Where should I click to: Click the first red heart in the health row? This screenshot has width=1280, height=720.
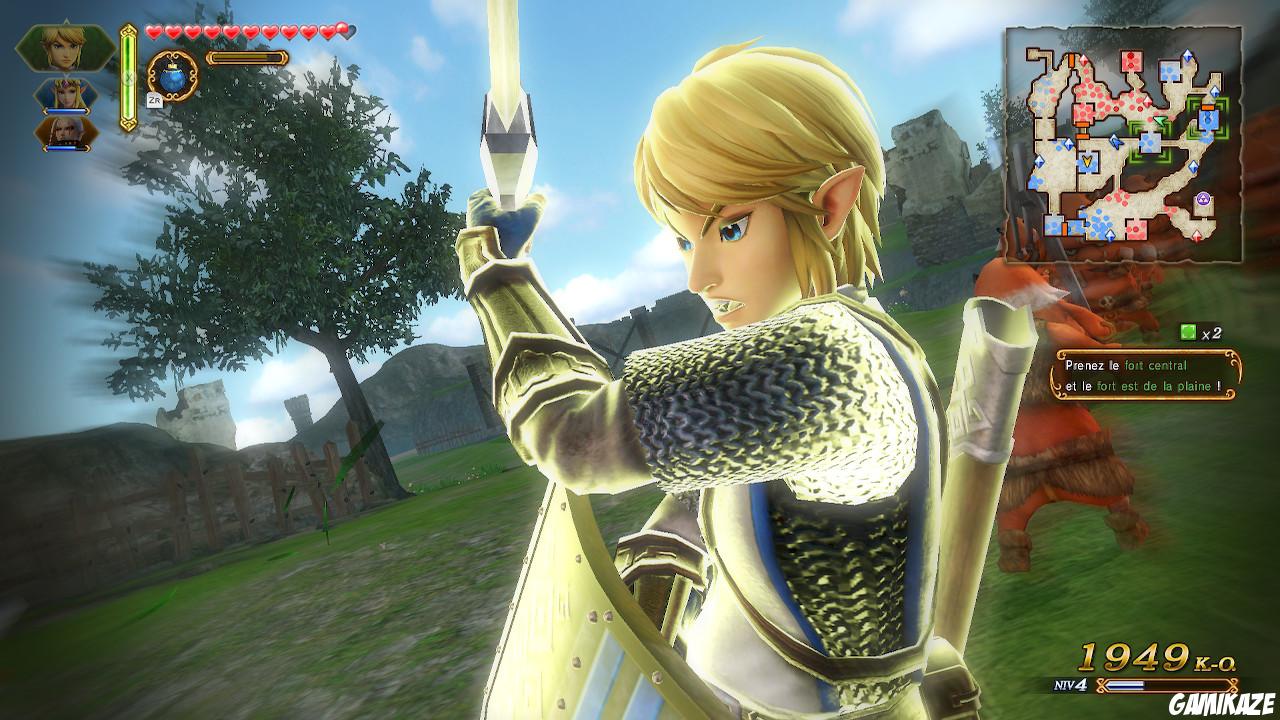click(x=153, y=31)
